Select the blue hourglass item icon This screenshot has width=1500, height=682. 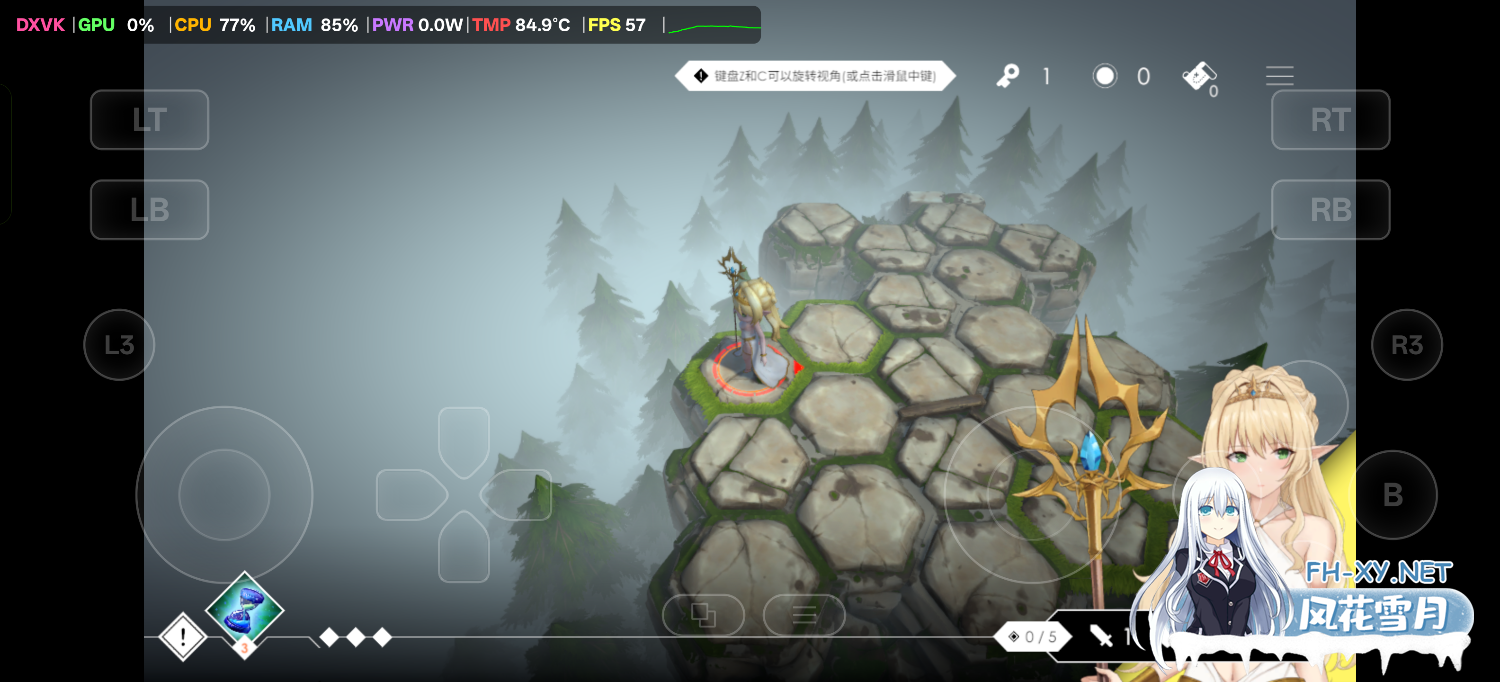pos(244,608)
